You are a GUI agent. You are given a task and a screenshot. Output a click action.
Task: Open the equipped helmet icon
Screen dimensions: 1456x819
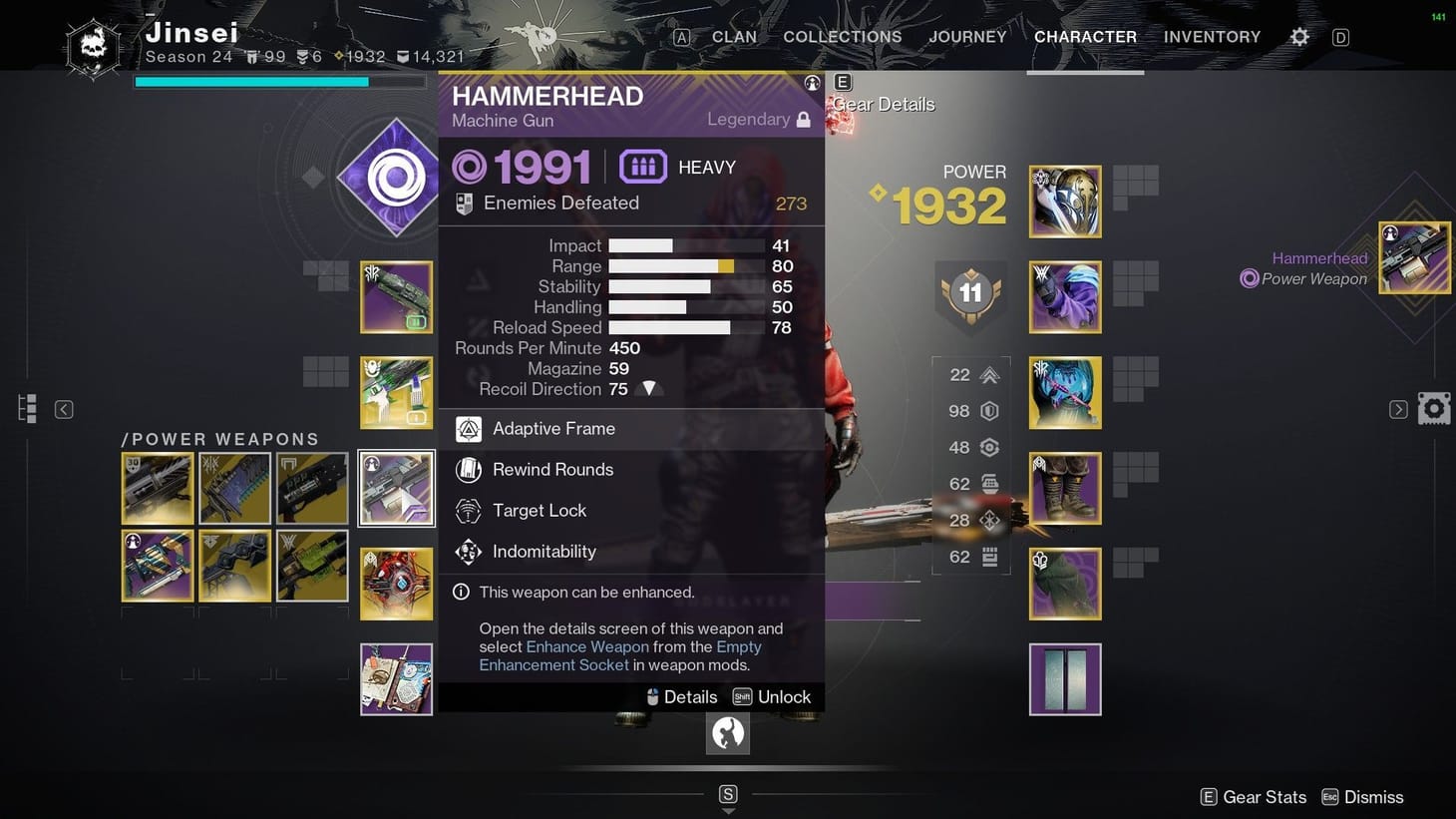coord(1064,202)
